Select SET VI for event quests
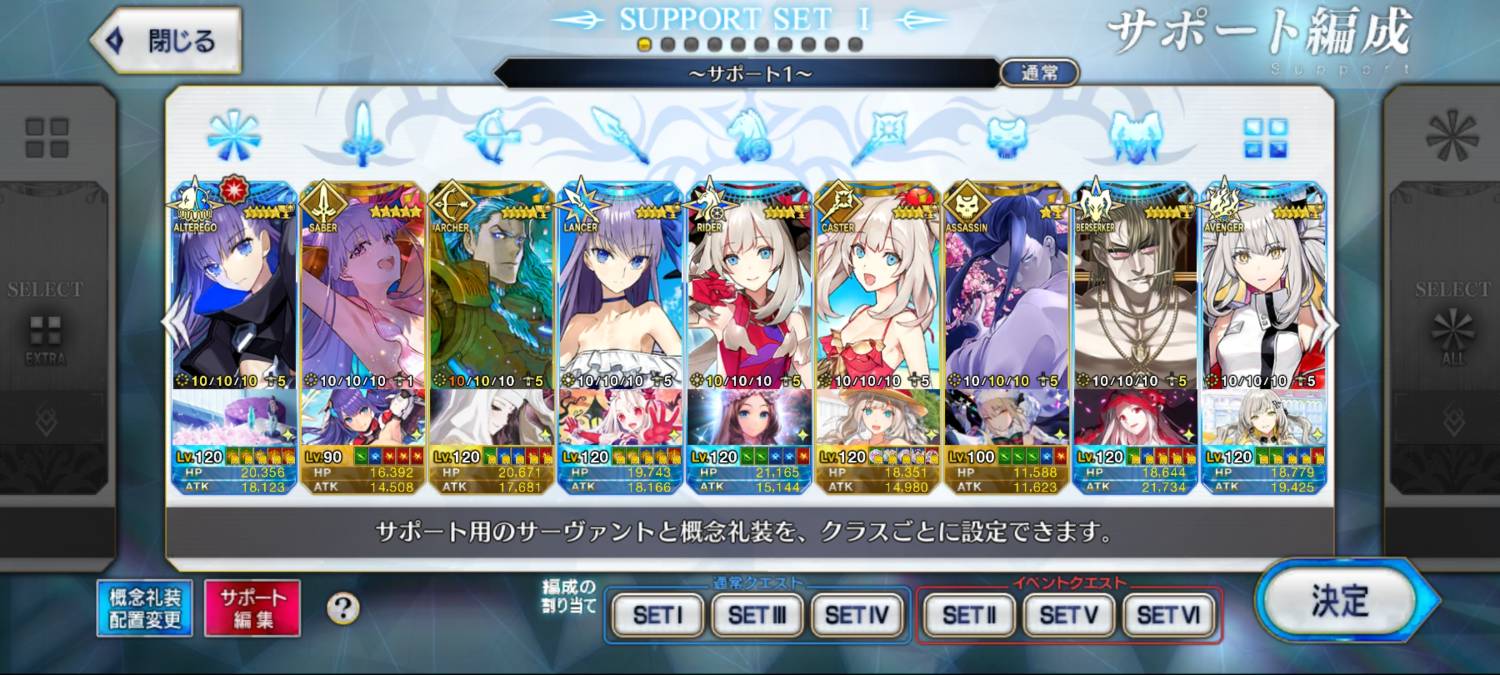Image resolution: width=1500 pixels, height=675 pixels. (1169, 615)
